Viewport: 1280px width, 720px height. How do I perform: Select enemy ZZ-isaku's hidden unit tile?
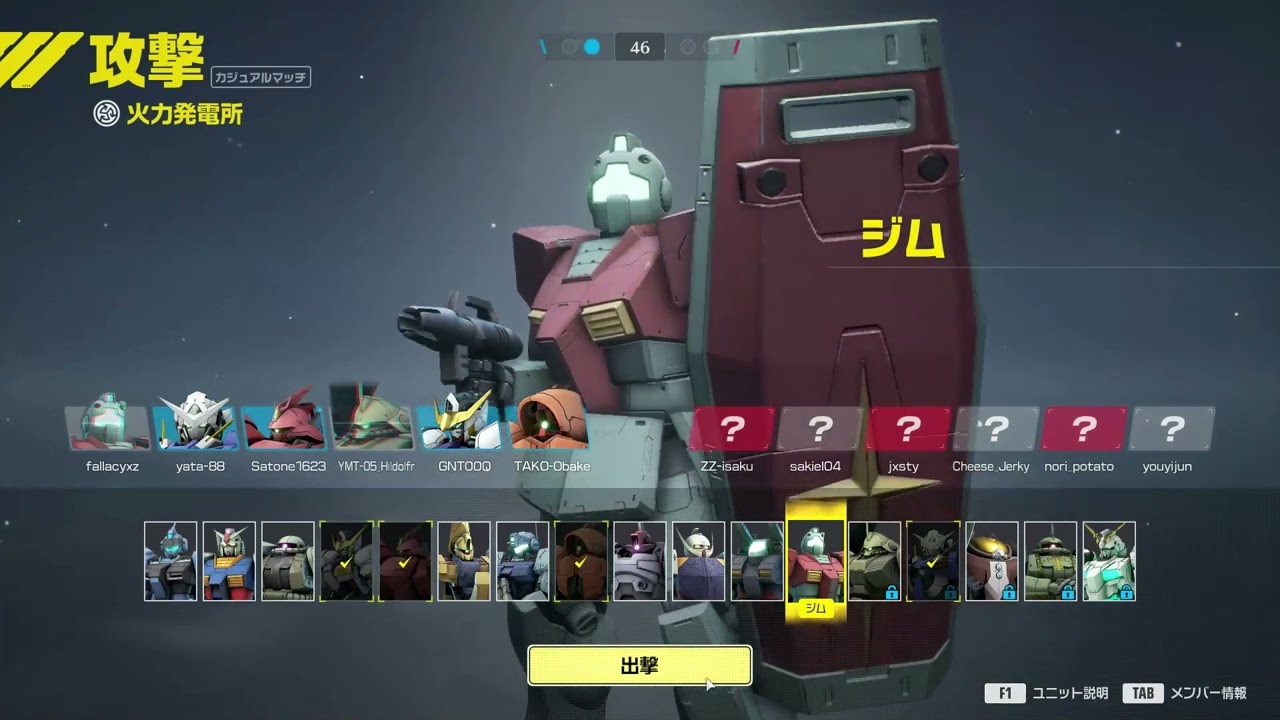(732, 429)
